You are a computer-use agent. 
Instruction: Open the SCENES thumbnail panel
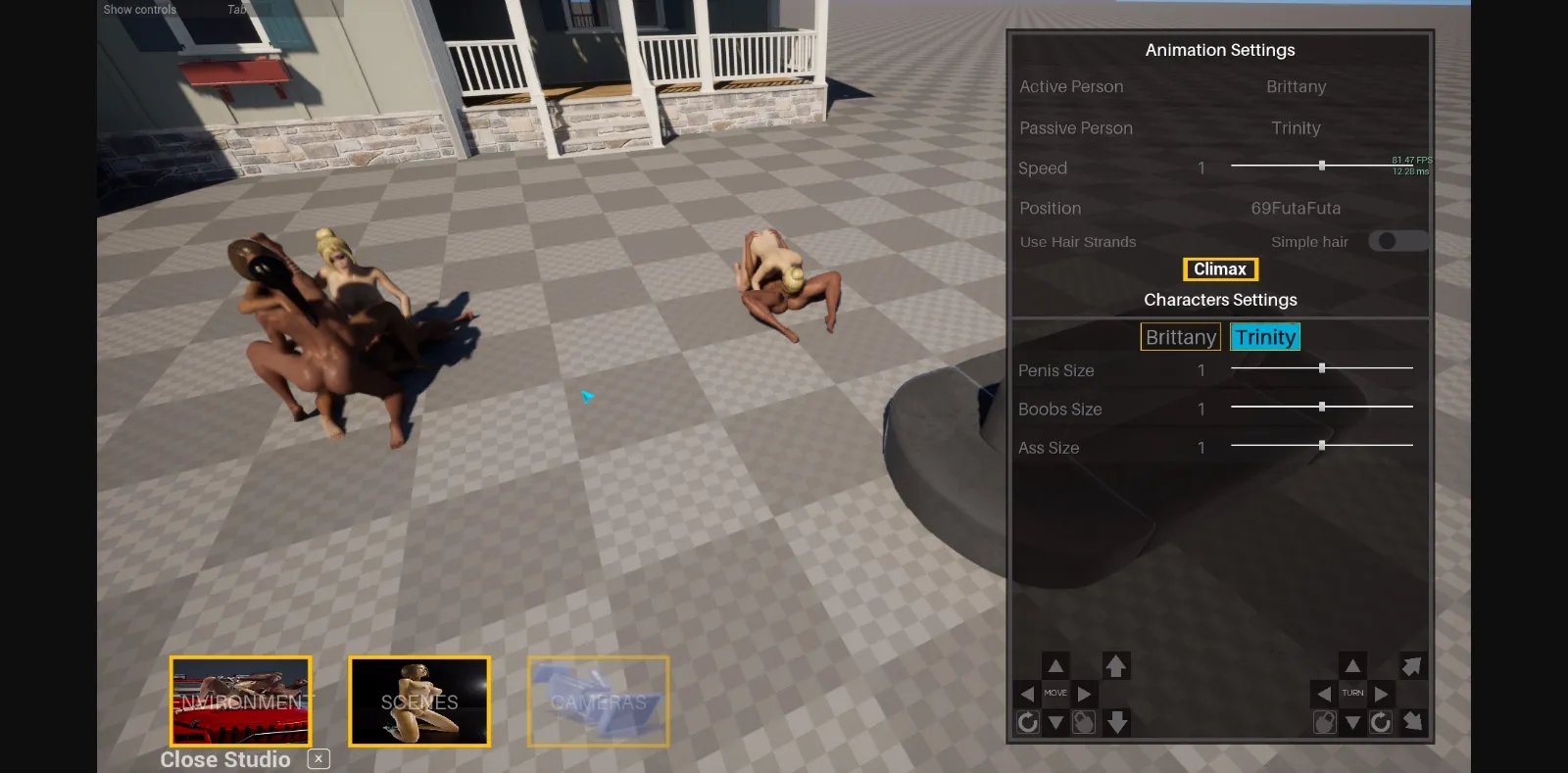[419, 701]
